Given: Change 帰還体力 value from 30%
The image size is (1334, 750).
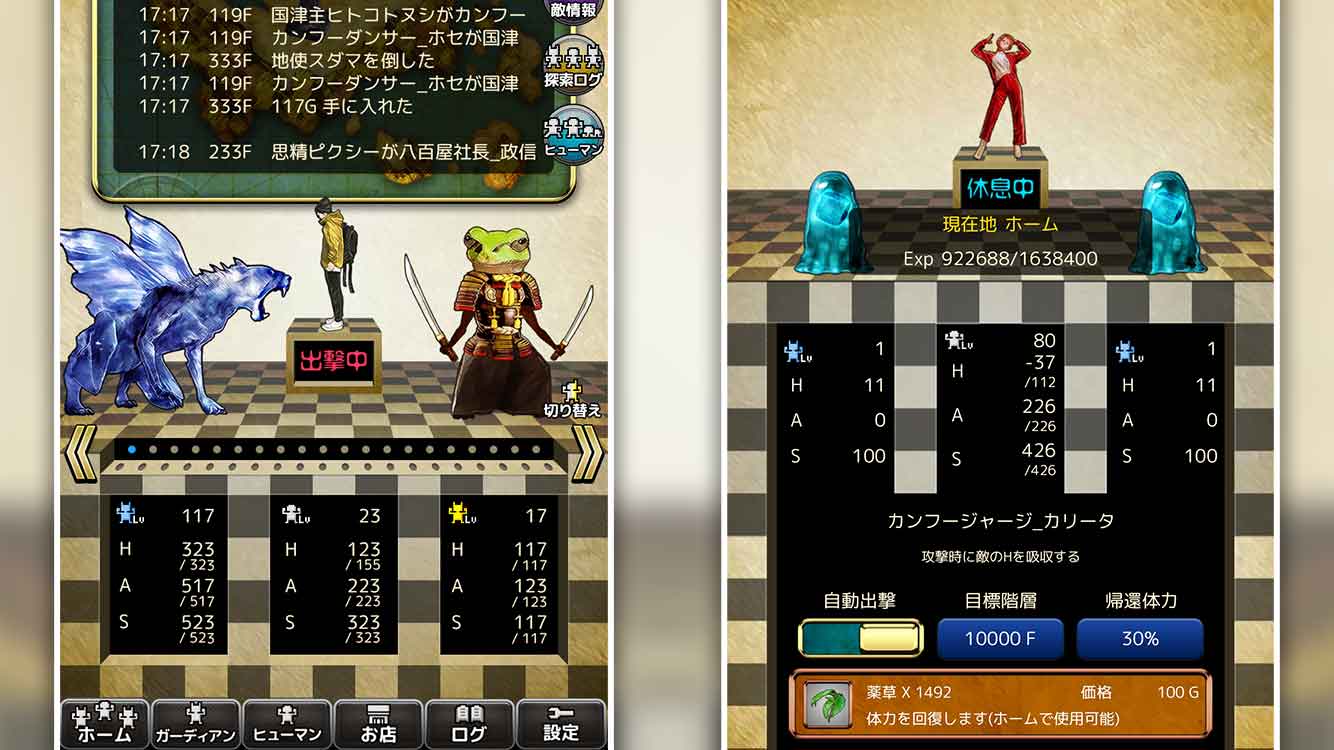Looking at the screenshot, I should click(x=1141, y=638).
